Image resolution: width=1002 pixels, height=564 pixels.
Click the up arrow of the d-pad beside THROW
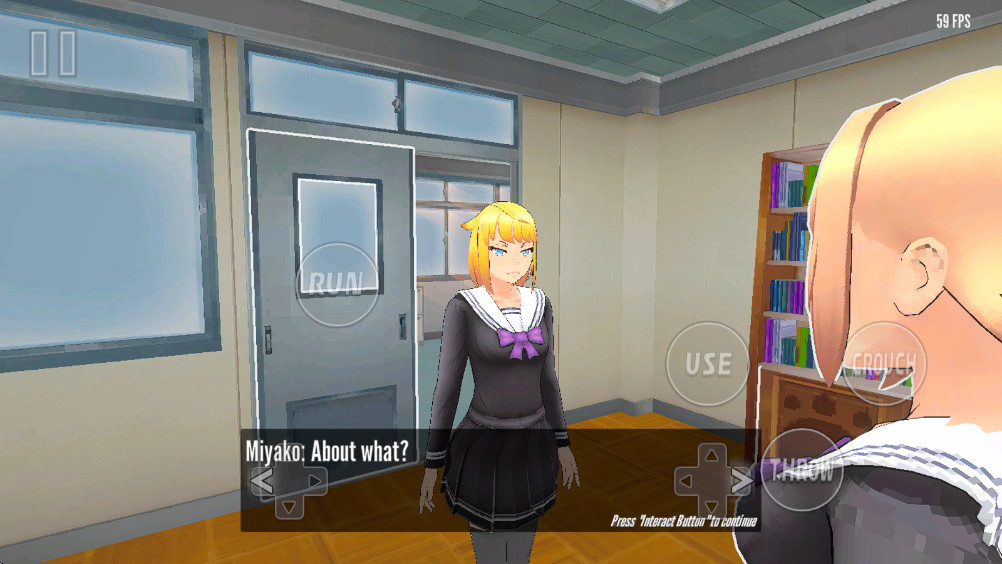coord(711,456)
